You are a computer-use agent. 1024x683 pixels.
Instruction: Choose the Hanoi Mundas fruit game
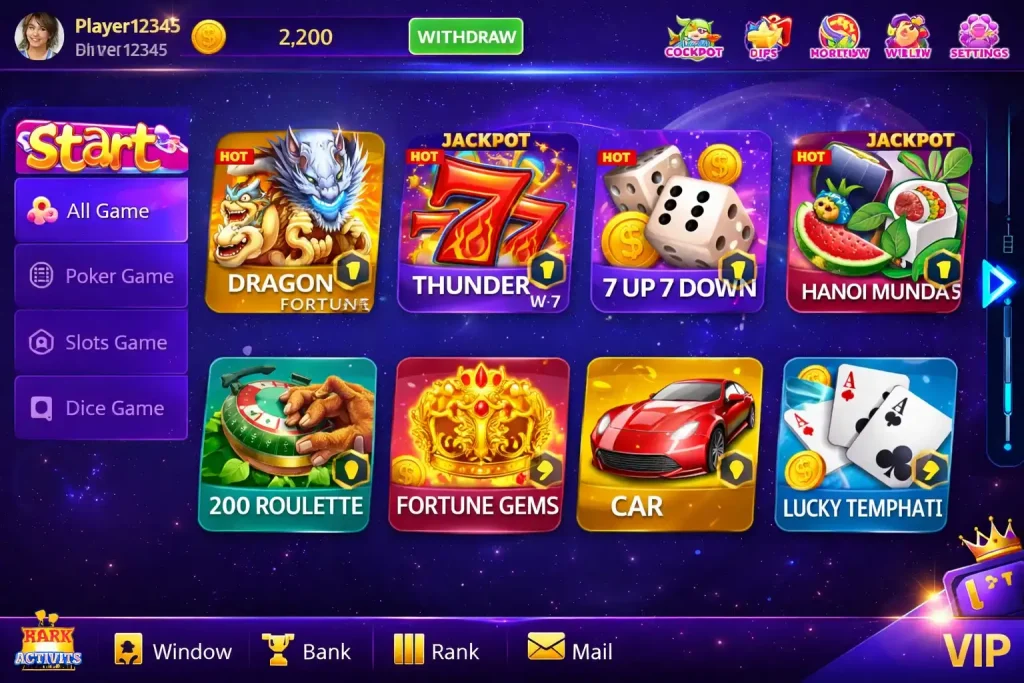[879, 222]
